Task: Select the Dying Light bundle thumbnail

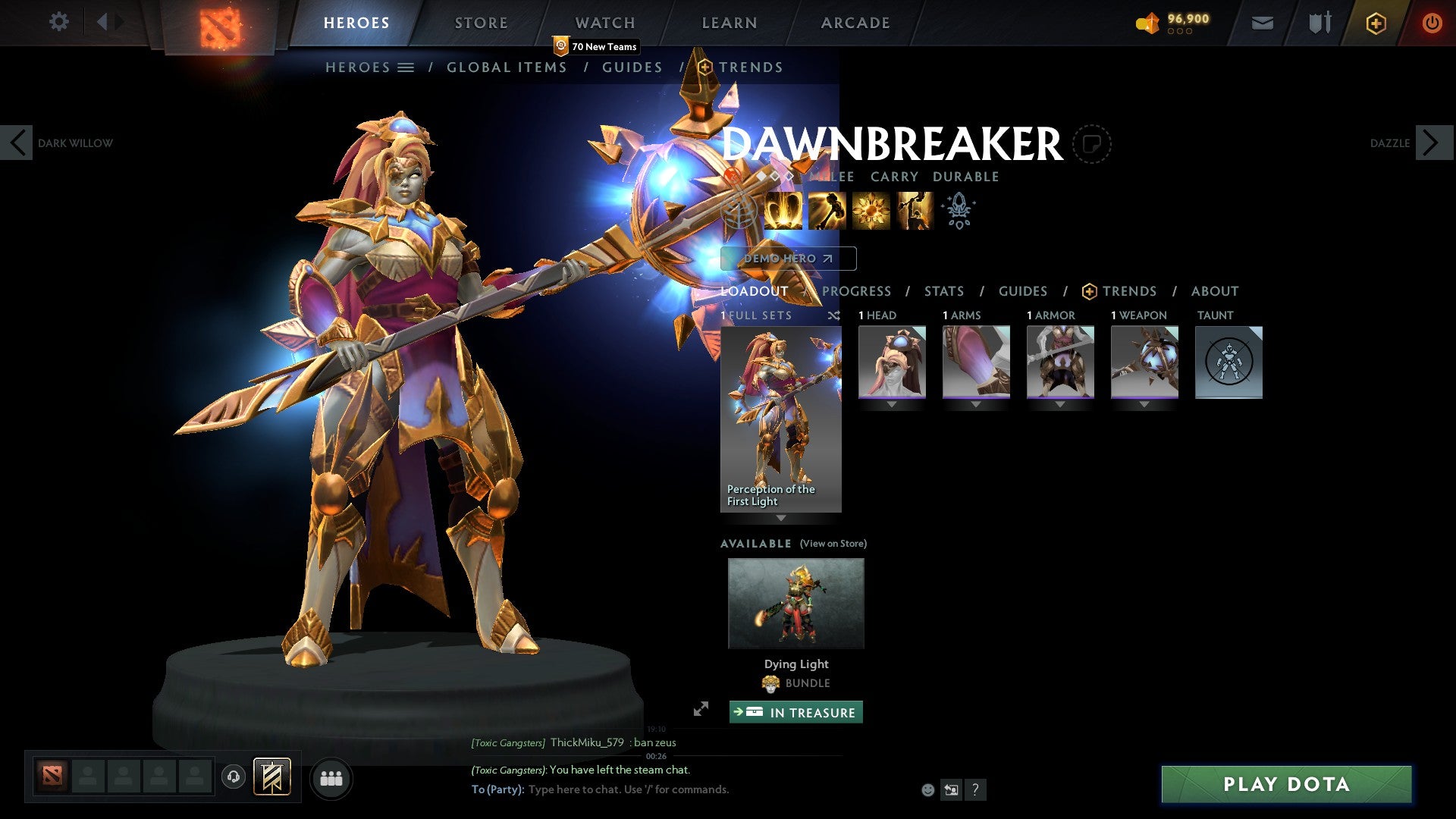Action: pyautogui.click(x=795, y=603)
